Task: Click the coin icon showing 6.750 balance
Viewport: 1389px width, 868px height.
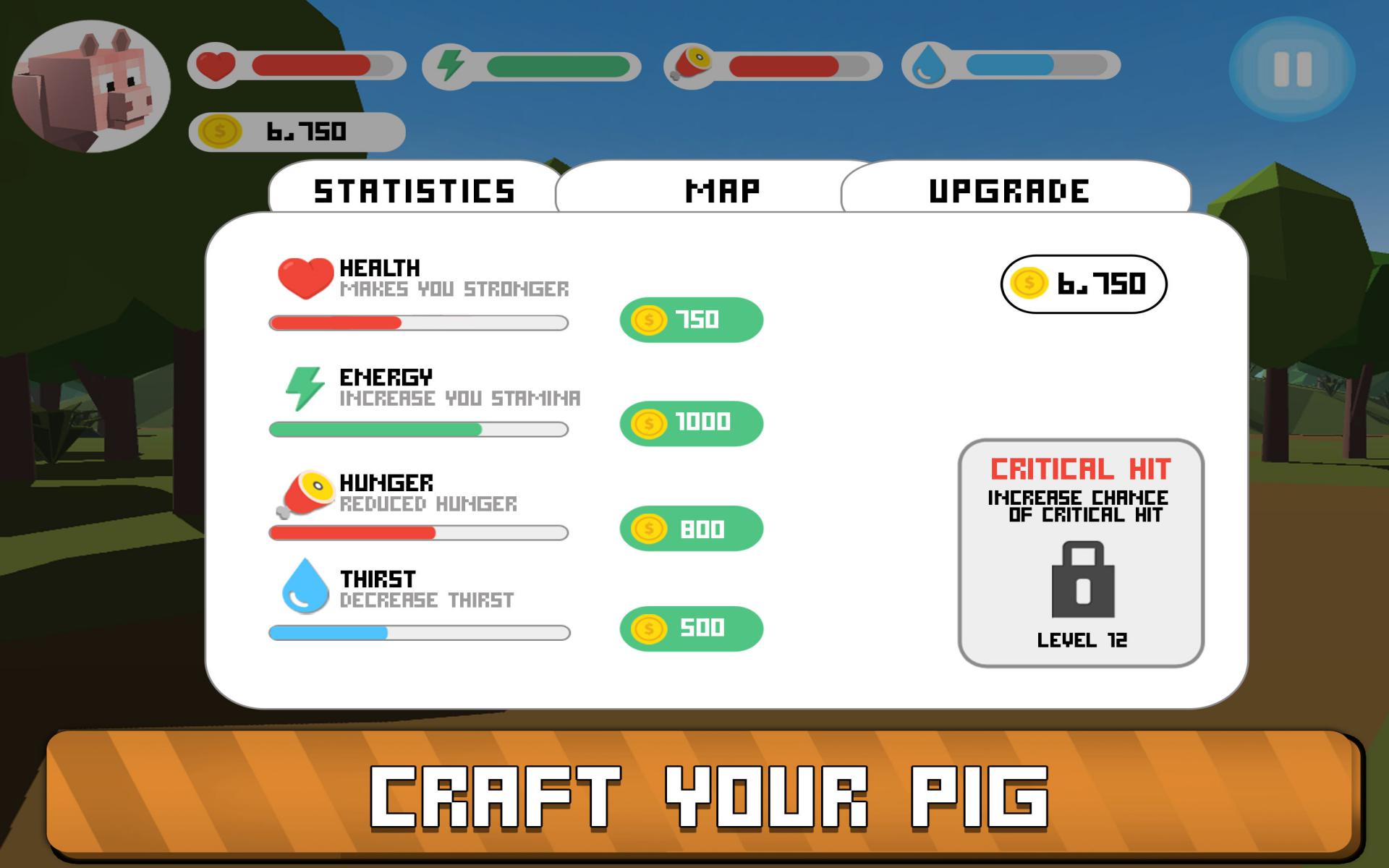Action: coord(1027,284)
